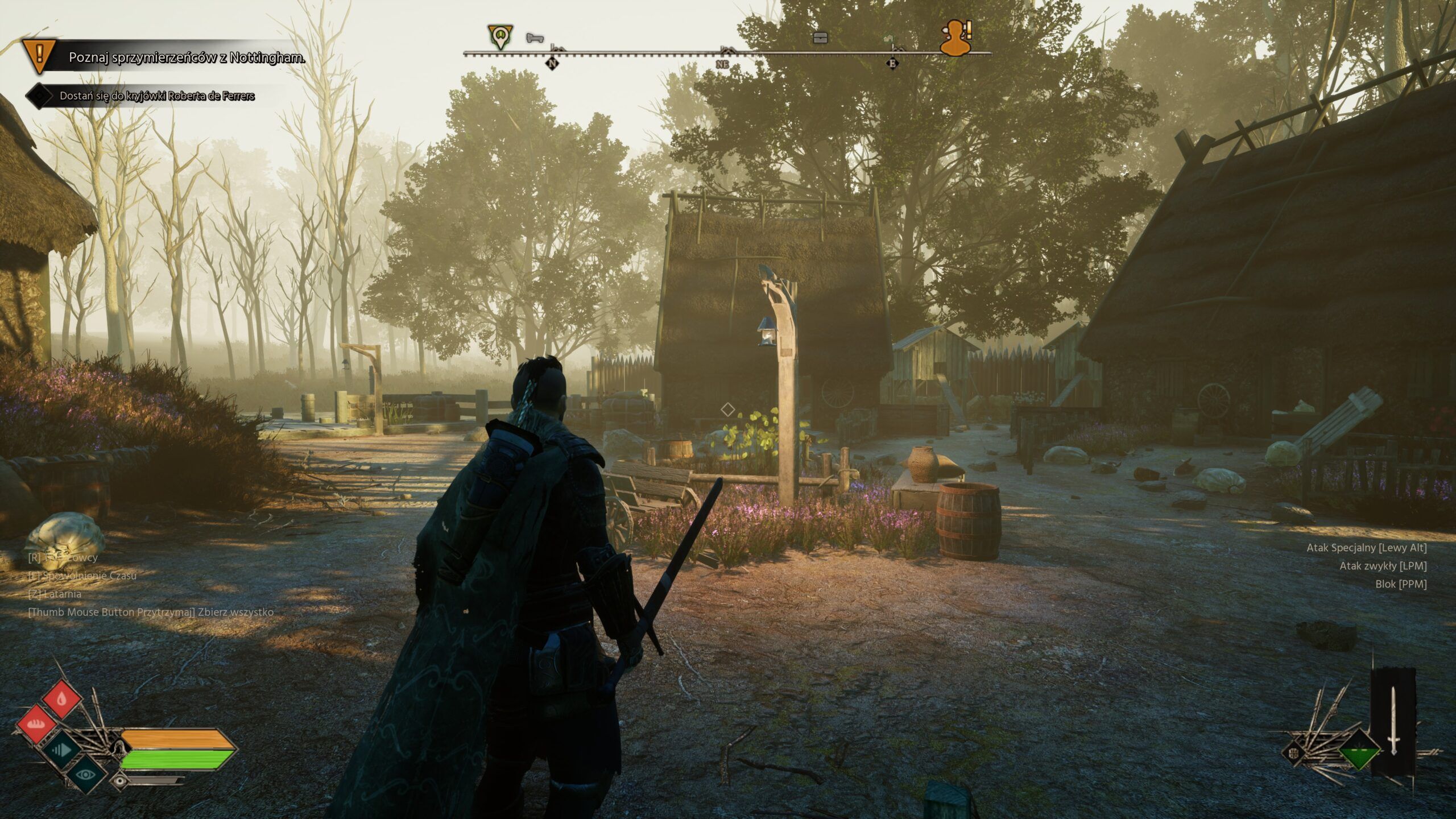Click the key marker on the compass
The width and height of the screenshot is (1456, 819).
[x=535, y=38]
